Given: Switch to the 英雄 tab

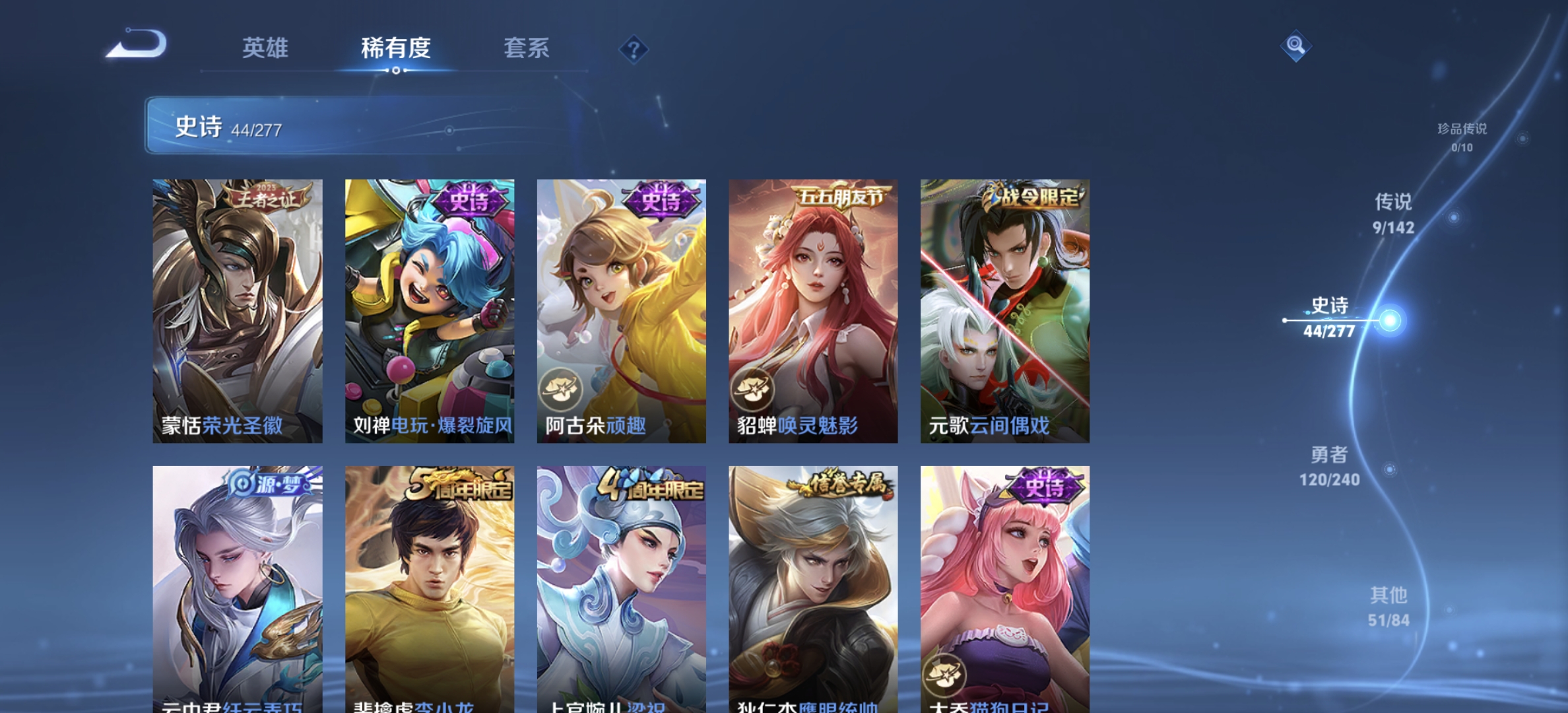Looking at the screenshot, I should click(267, 48).
